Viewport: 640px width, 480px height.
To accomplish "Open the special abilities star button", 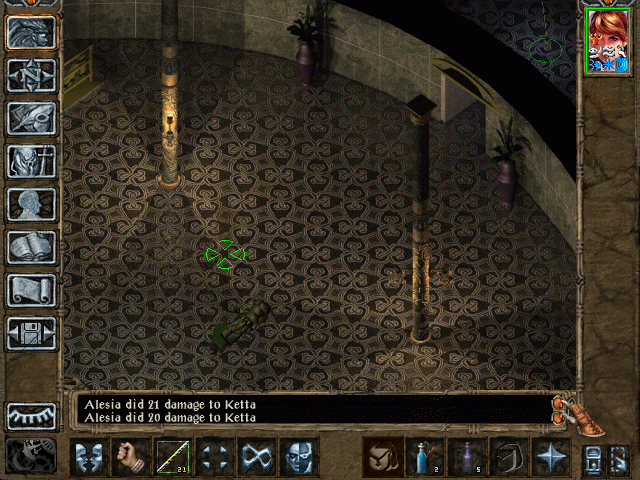I will [x=551, y=458].
